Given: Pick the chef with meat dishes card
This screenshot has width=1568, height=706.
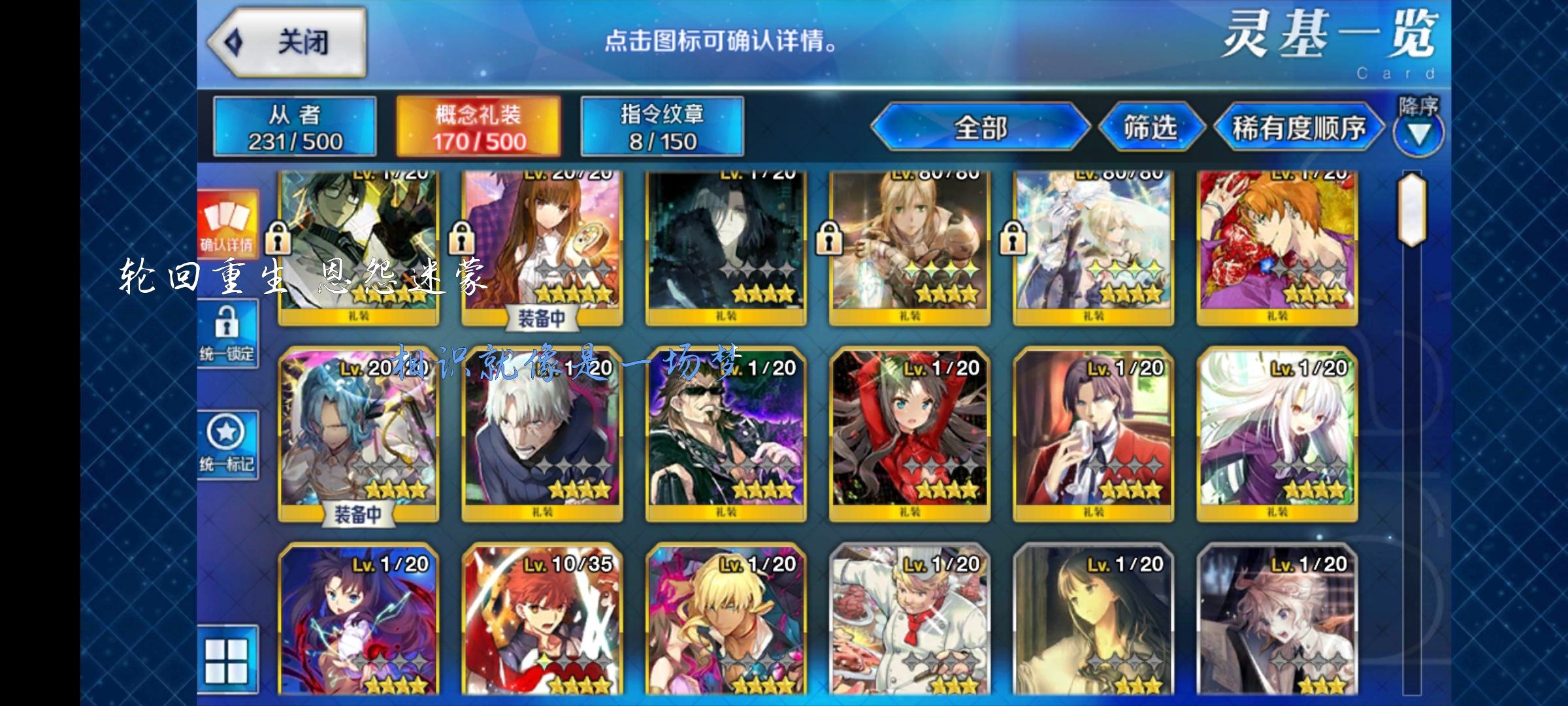Looking at the screenshot, I should pos(909,621).
